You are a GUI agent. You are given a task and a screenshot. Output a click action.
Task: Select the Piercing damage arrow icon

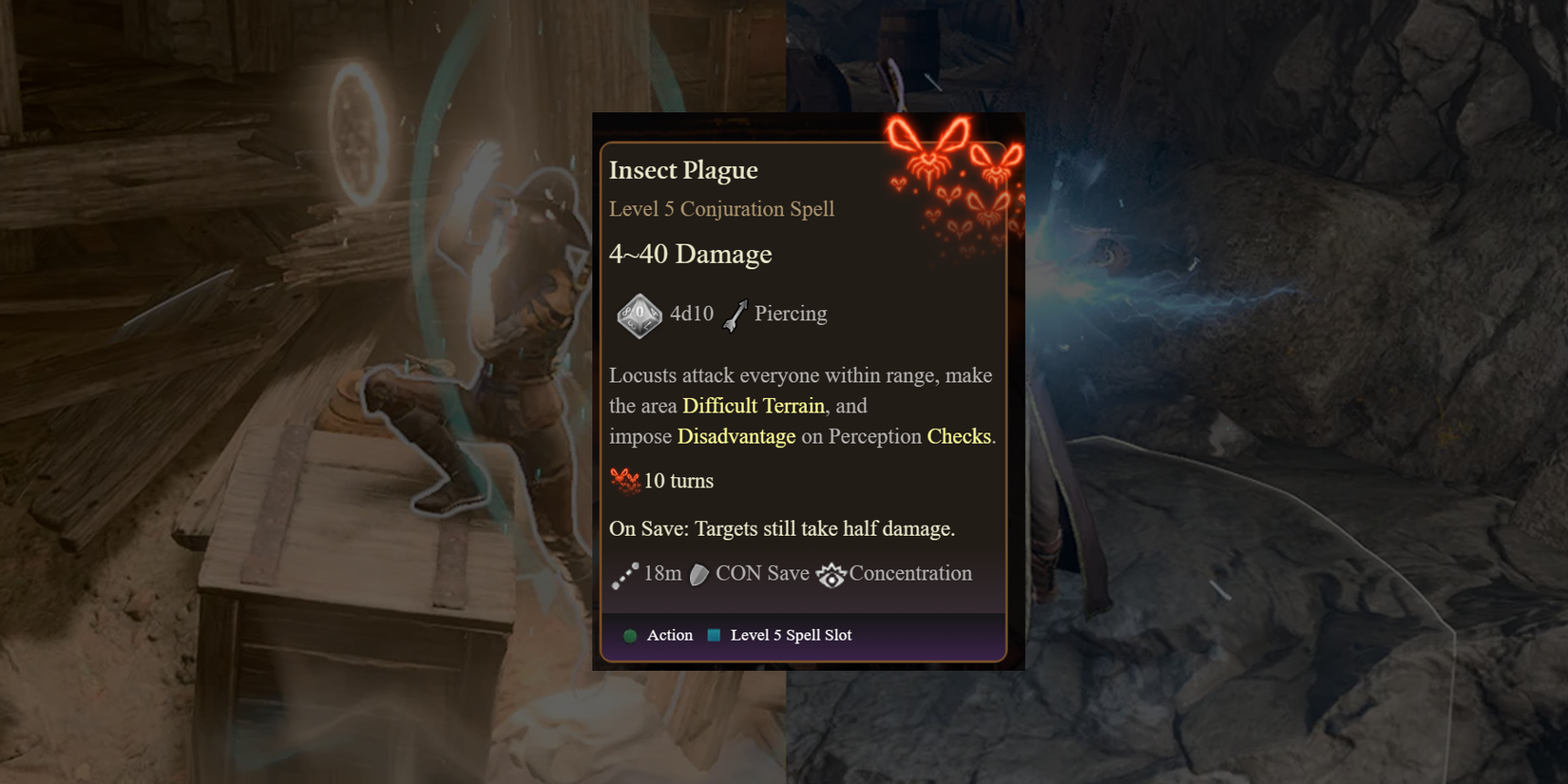click(x=734, y=314)
